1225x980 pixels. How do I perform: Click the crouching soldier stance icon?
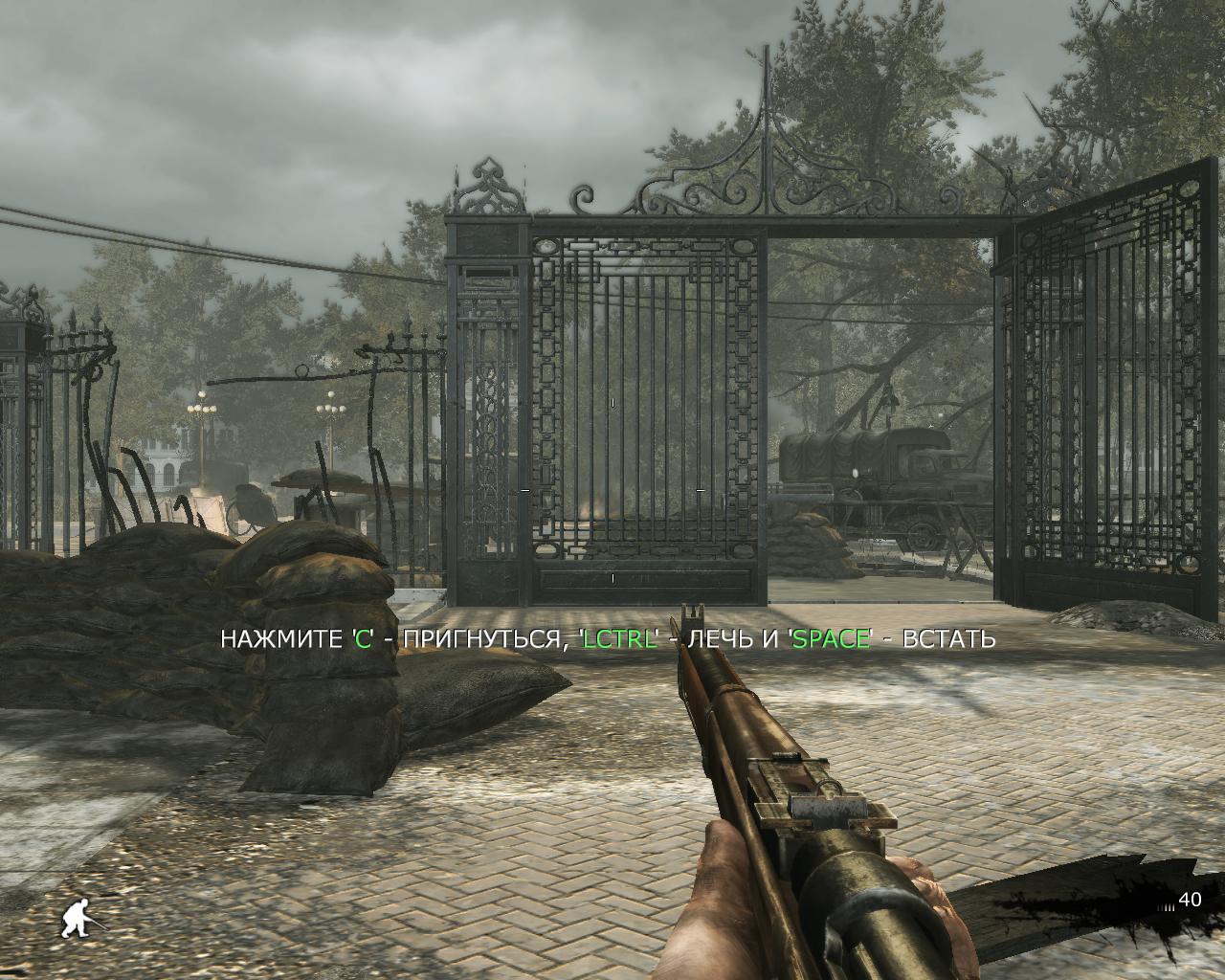click(78, 920)
